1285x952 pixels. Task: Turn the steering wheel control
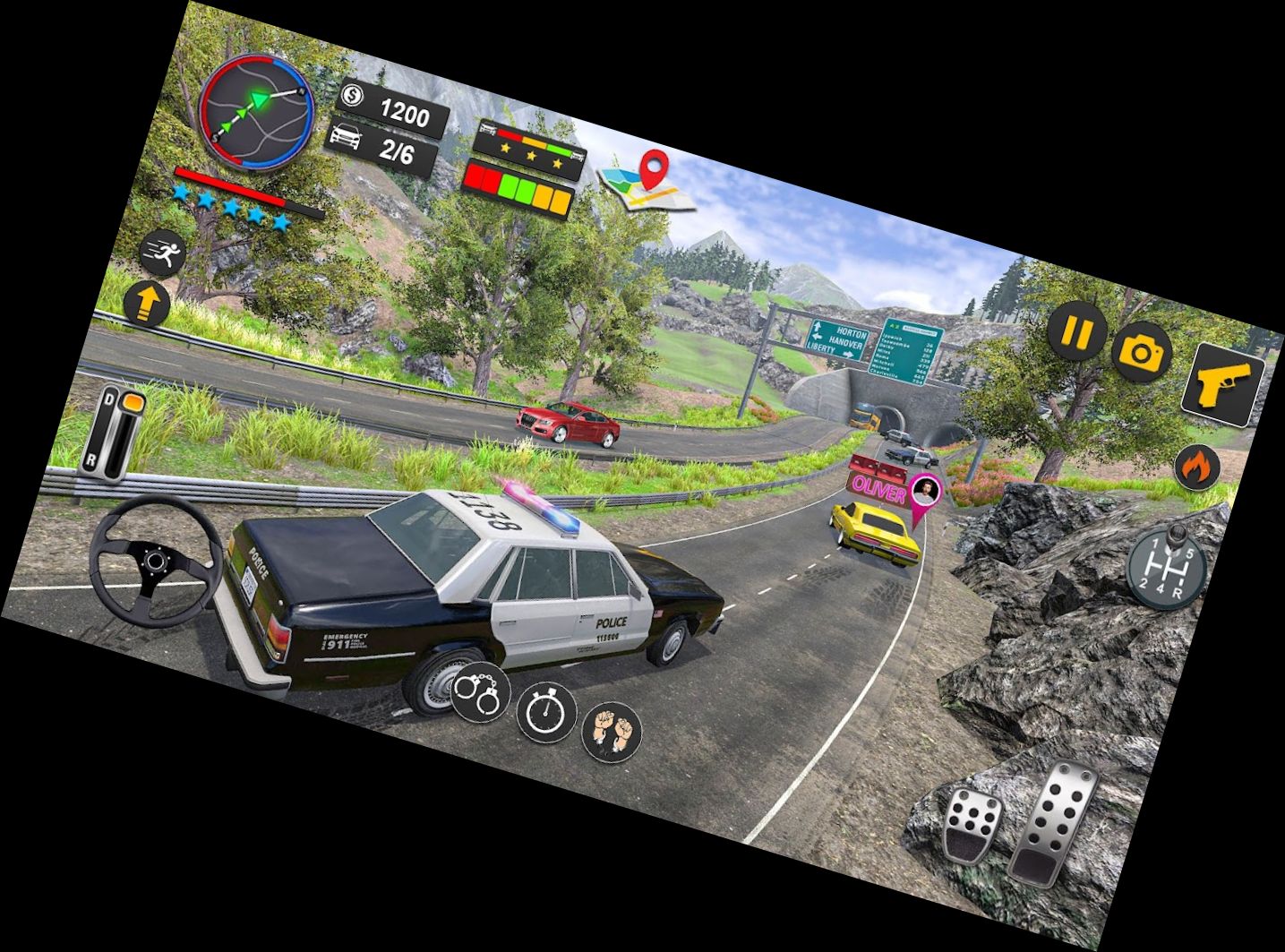(156, 562)
